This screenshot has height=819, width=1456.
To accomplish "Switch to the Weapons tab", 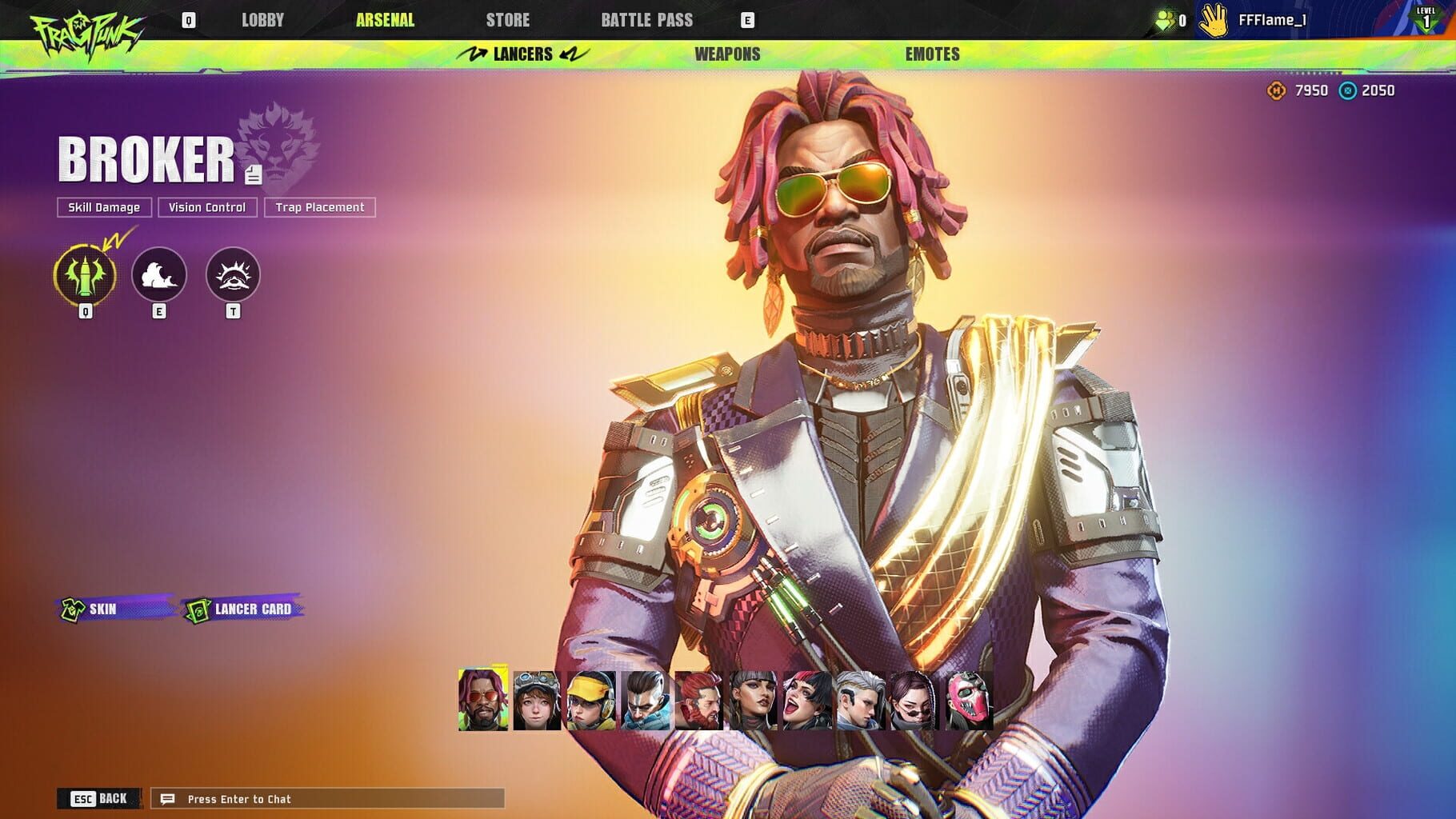I will [x=726, y=54].
